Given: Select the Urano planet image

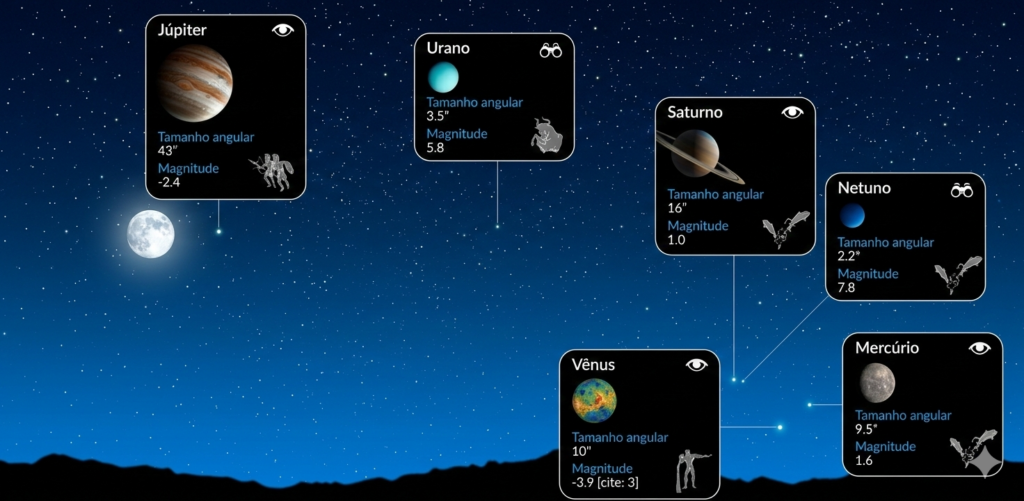Looking at the screenshot, I should point(443,77).
